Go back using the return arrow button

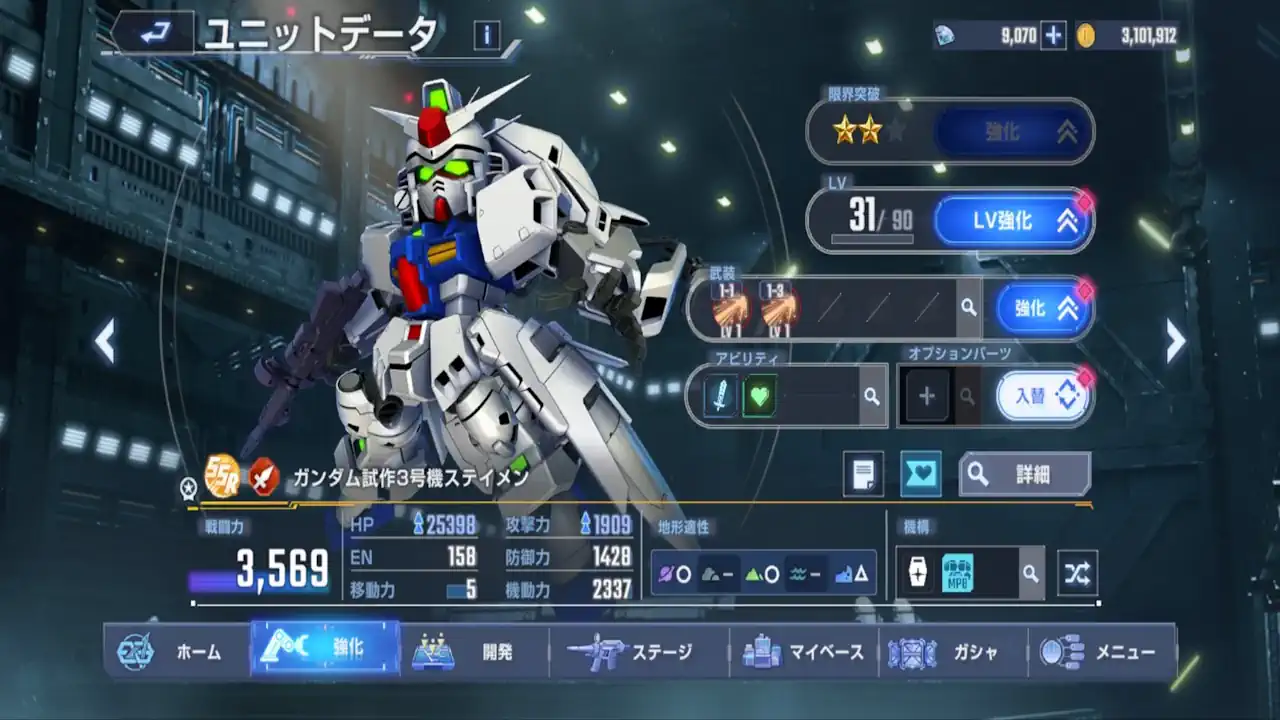tap(153, 36)
